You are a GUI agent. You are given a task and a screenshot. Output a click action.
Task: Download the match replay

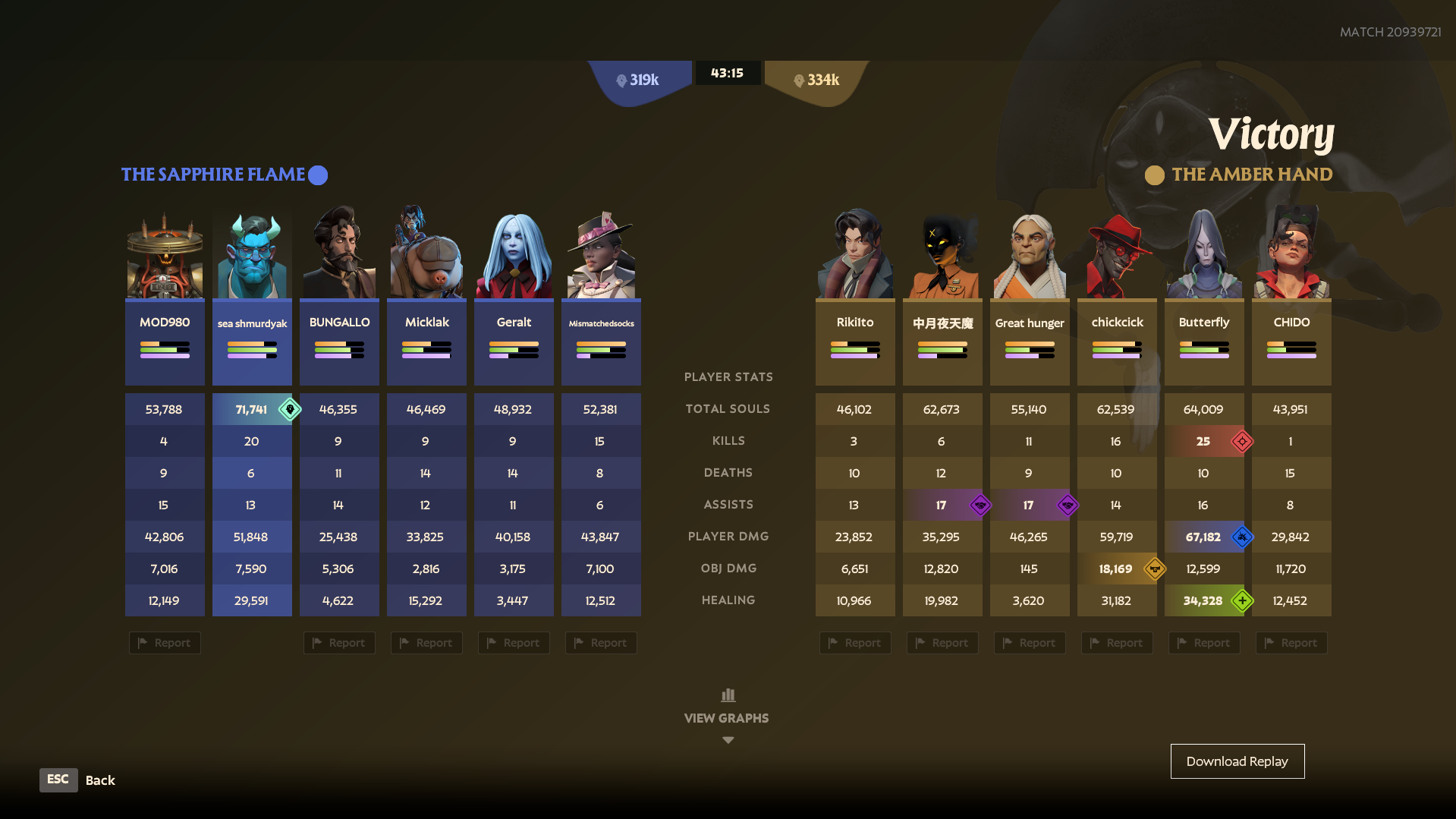(x=1237, y=761)
